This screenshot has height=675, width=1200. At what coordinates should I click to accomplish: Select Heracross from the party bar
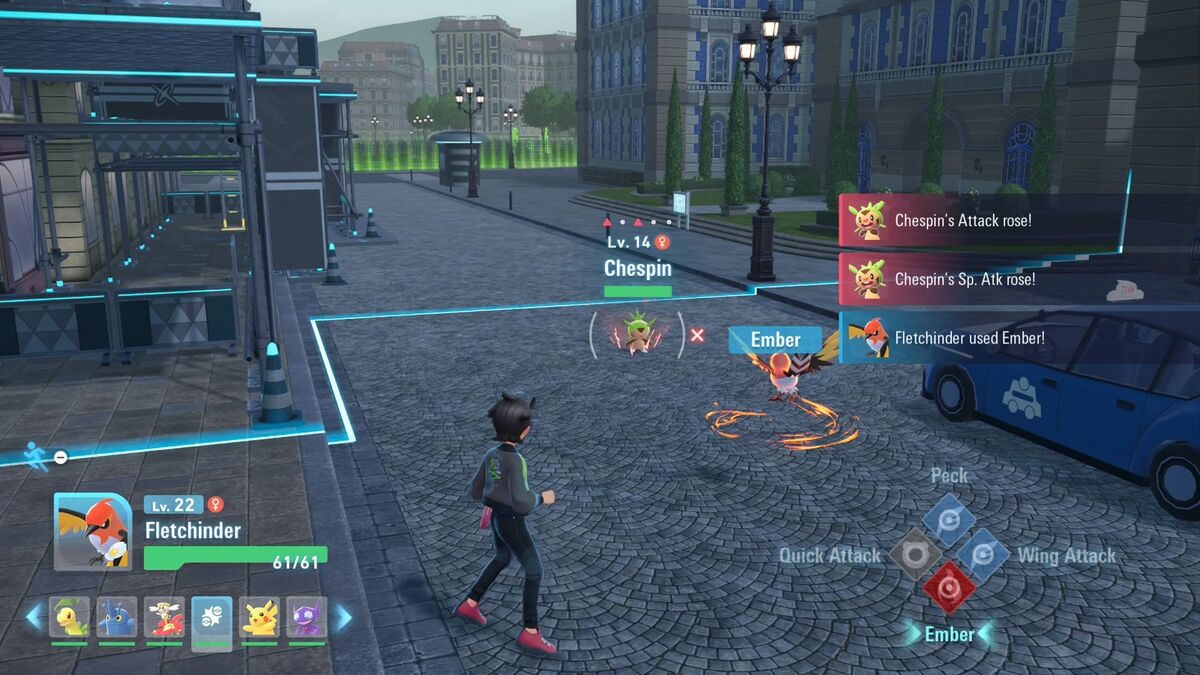[117, 618]
